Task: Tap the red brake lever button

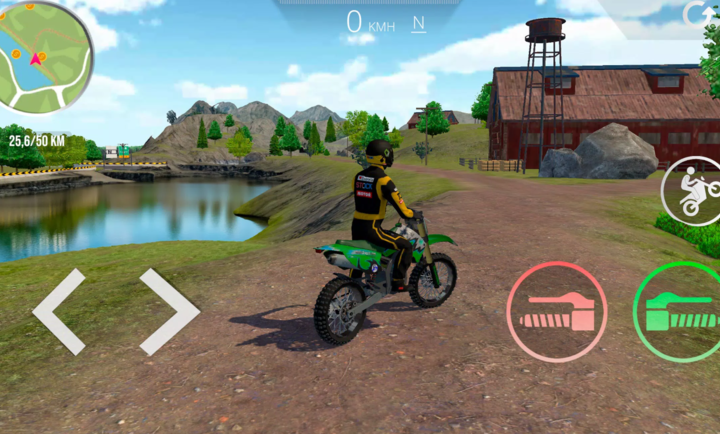Action: [x=557, y=311]
